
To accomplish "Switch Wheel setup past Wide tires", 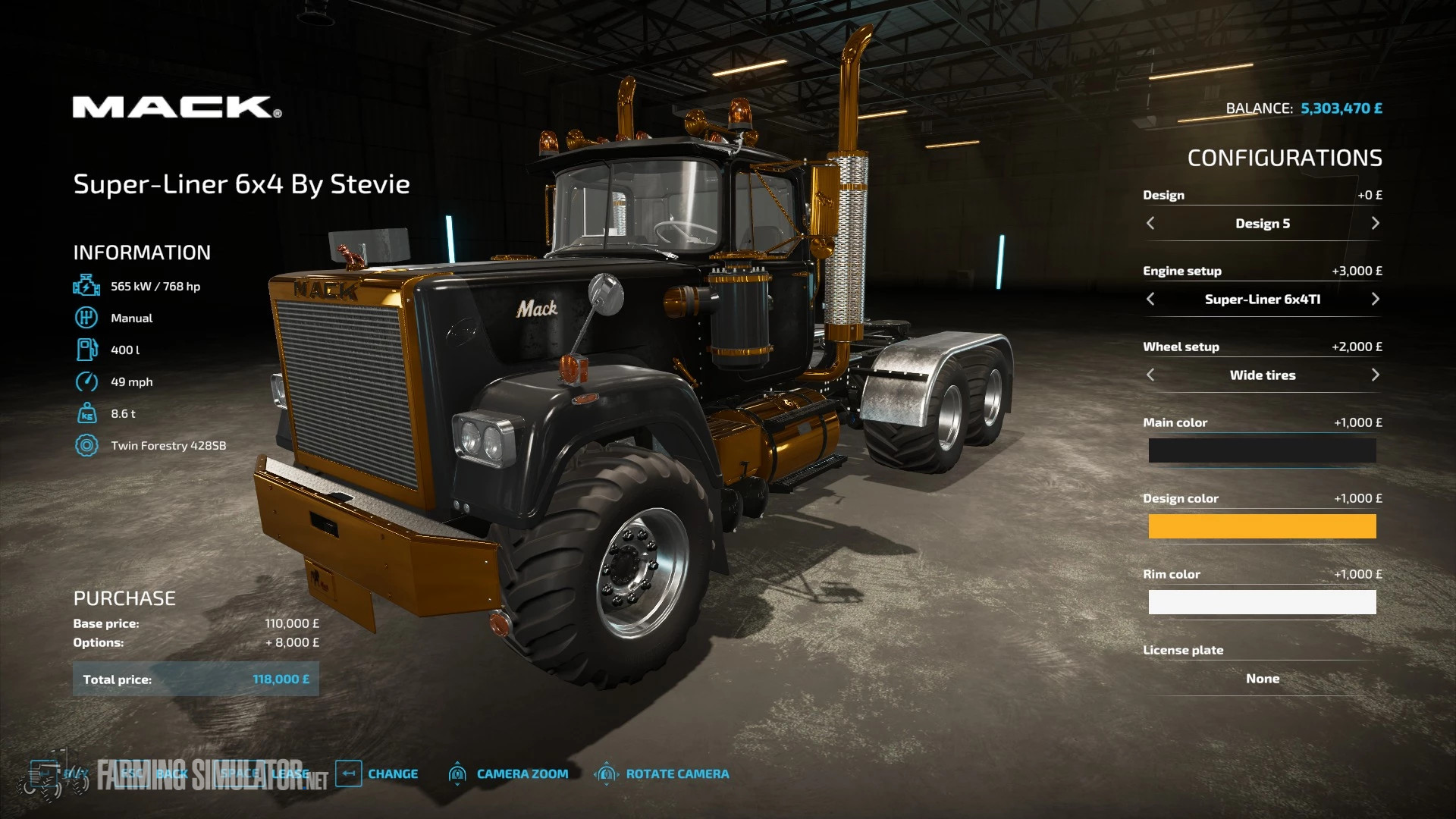I will (1376, 375).
